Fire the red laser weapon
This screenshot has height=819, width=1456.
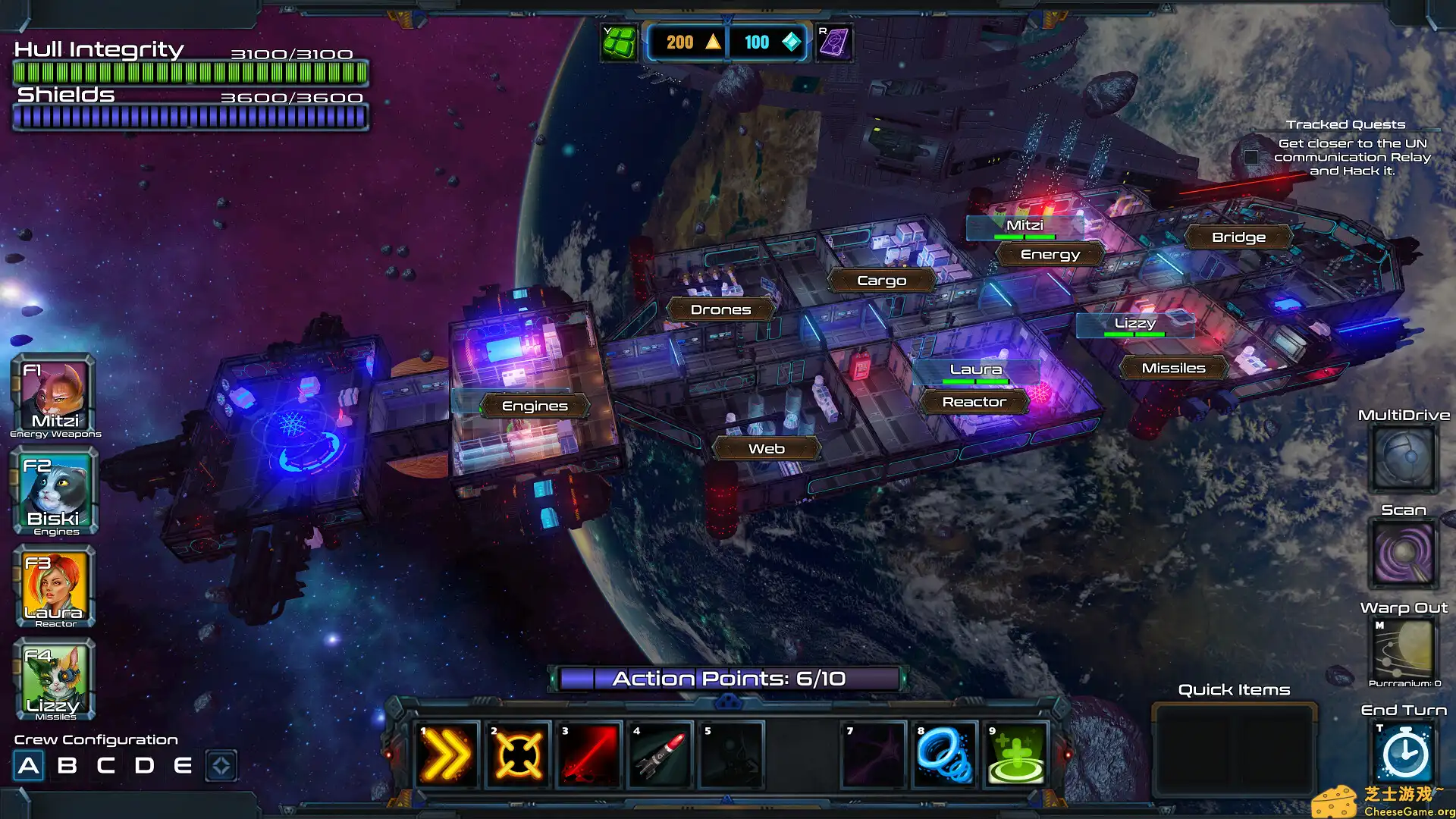tap(589, 755)
